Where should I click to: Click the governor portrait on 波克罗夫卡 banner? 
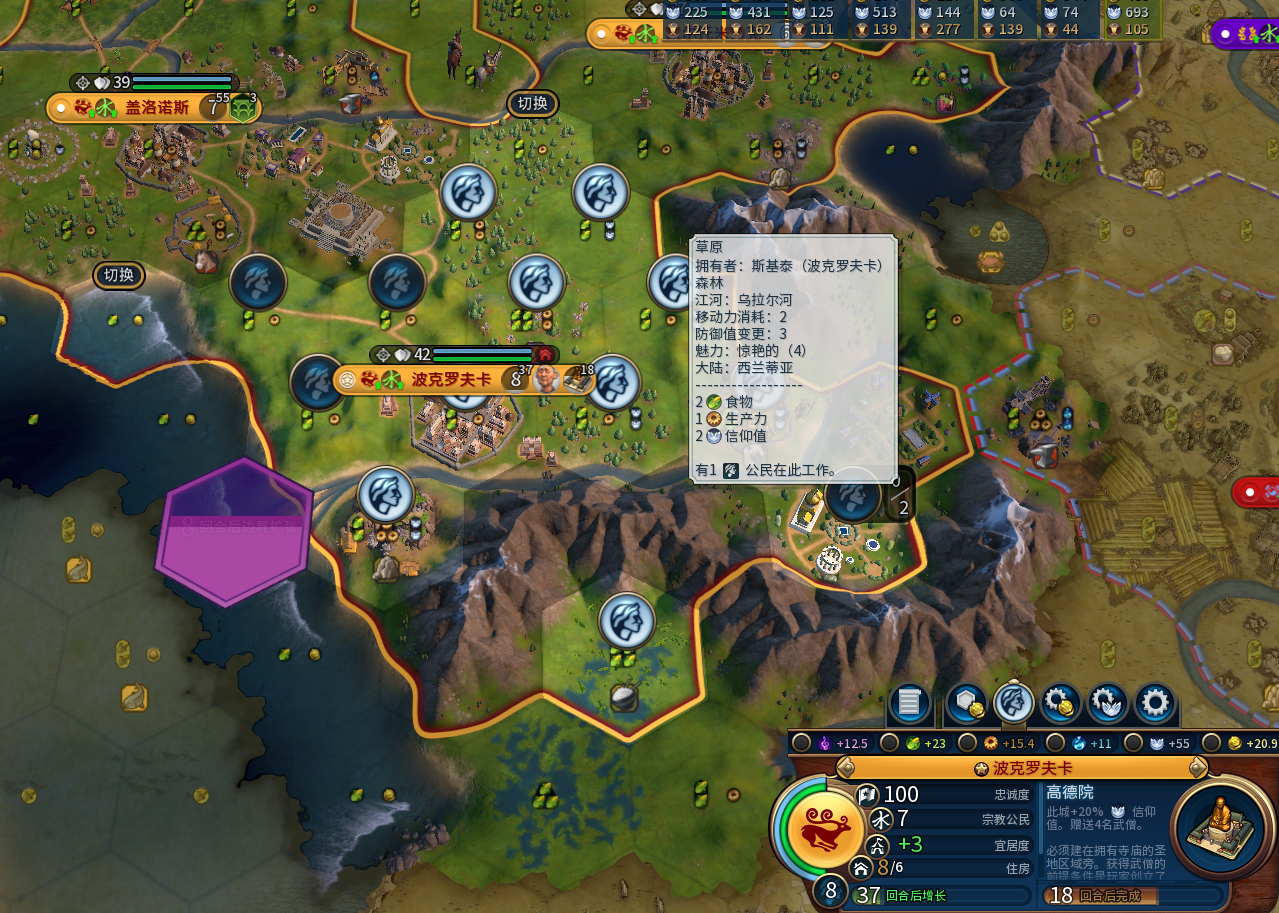pyautogui.click(x=546, y=379)
